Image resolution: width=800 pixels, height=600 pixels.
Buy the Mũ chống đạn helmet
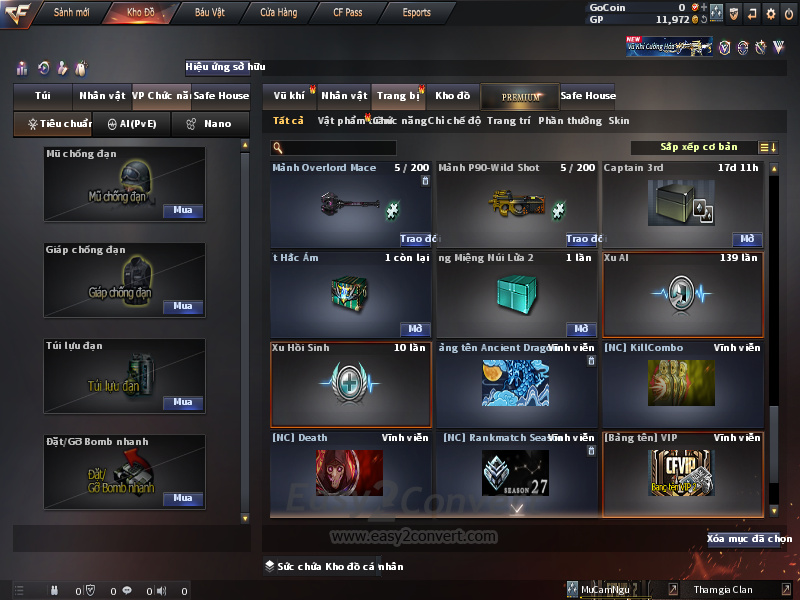pos(182,211)
